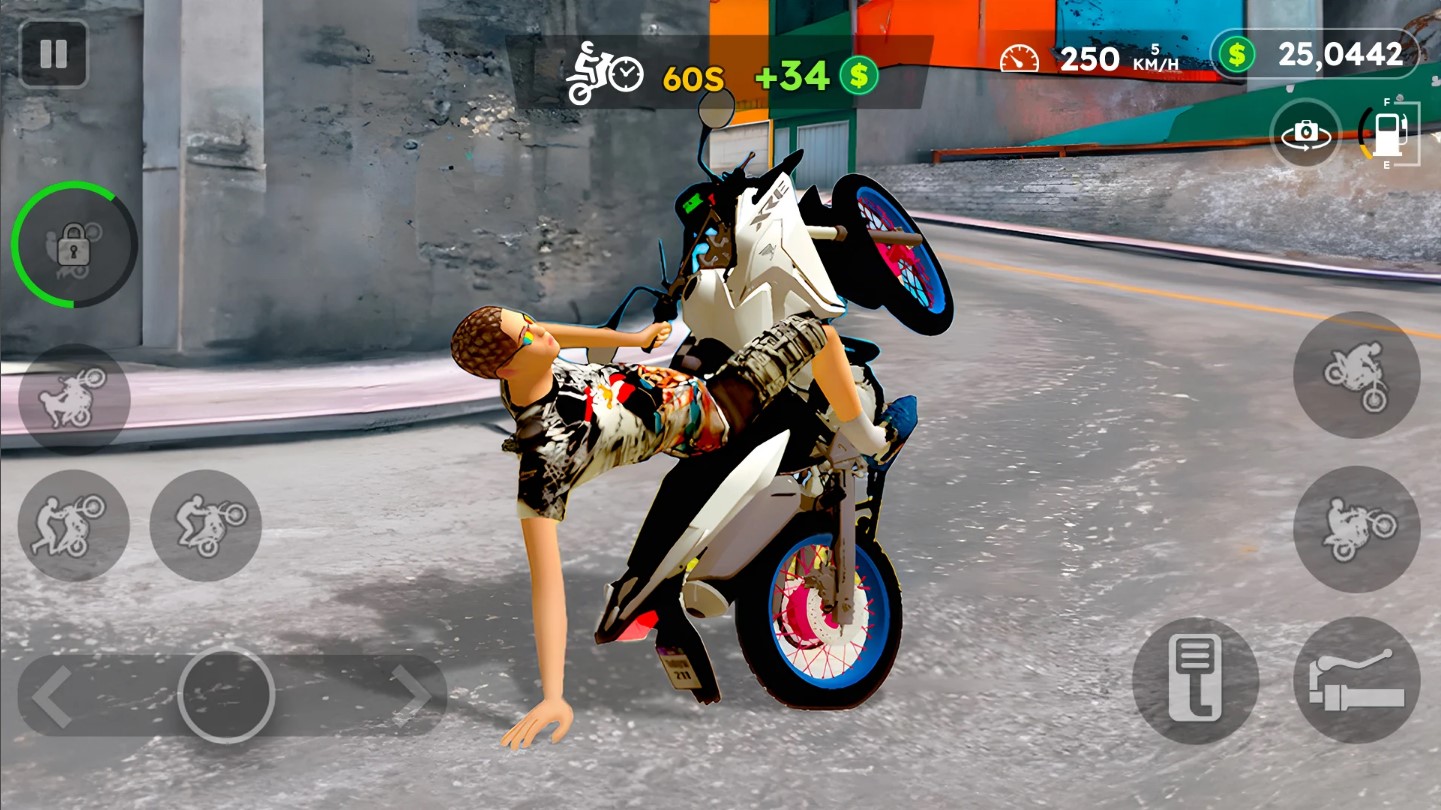Steer right with the right arrow

pos(410,694)
